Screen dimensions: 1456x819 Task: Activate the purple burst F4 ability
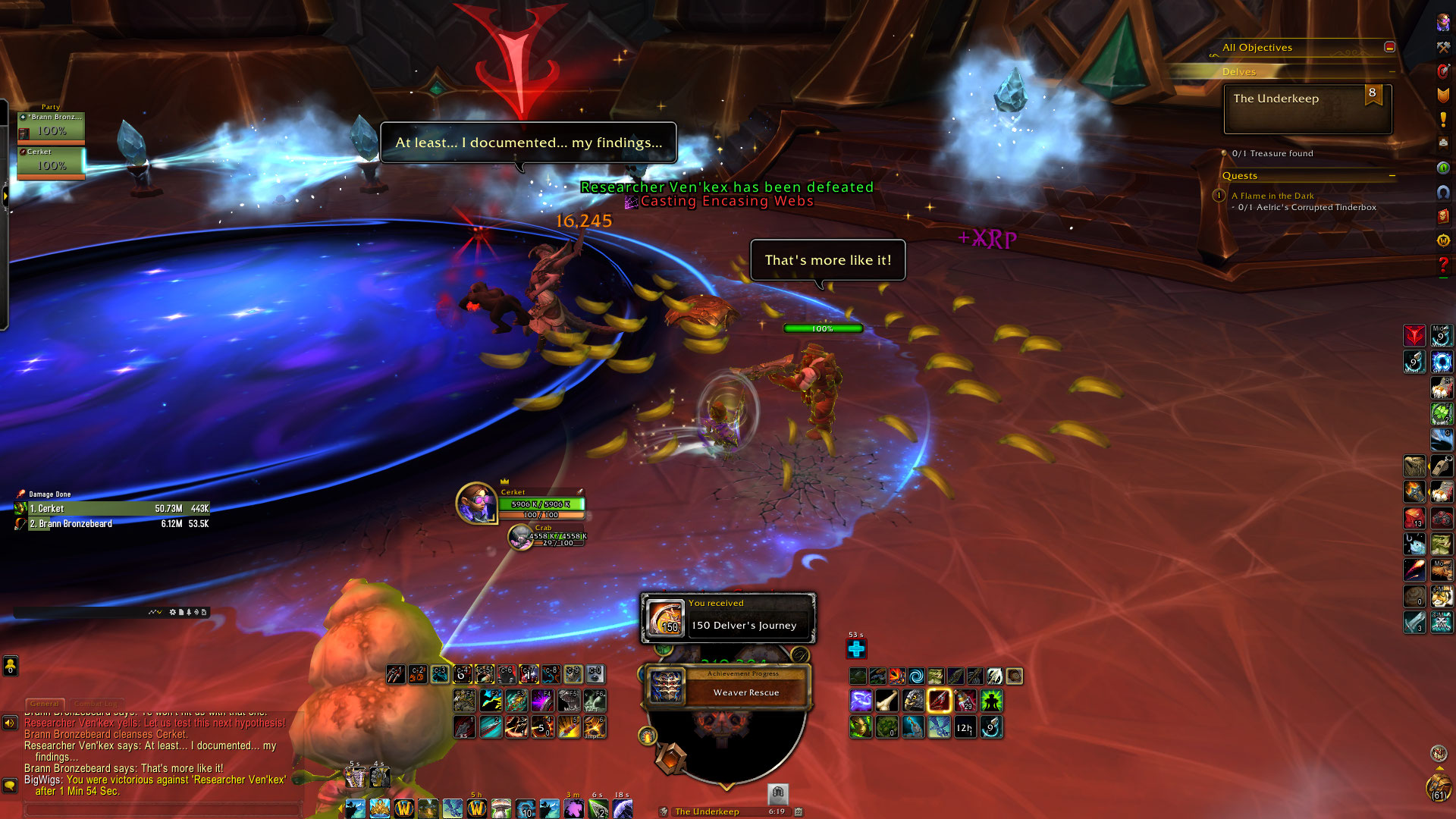coord(541,700)
